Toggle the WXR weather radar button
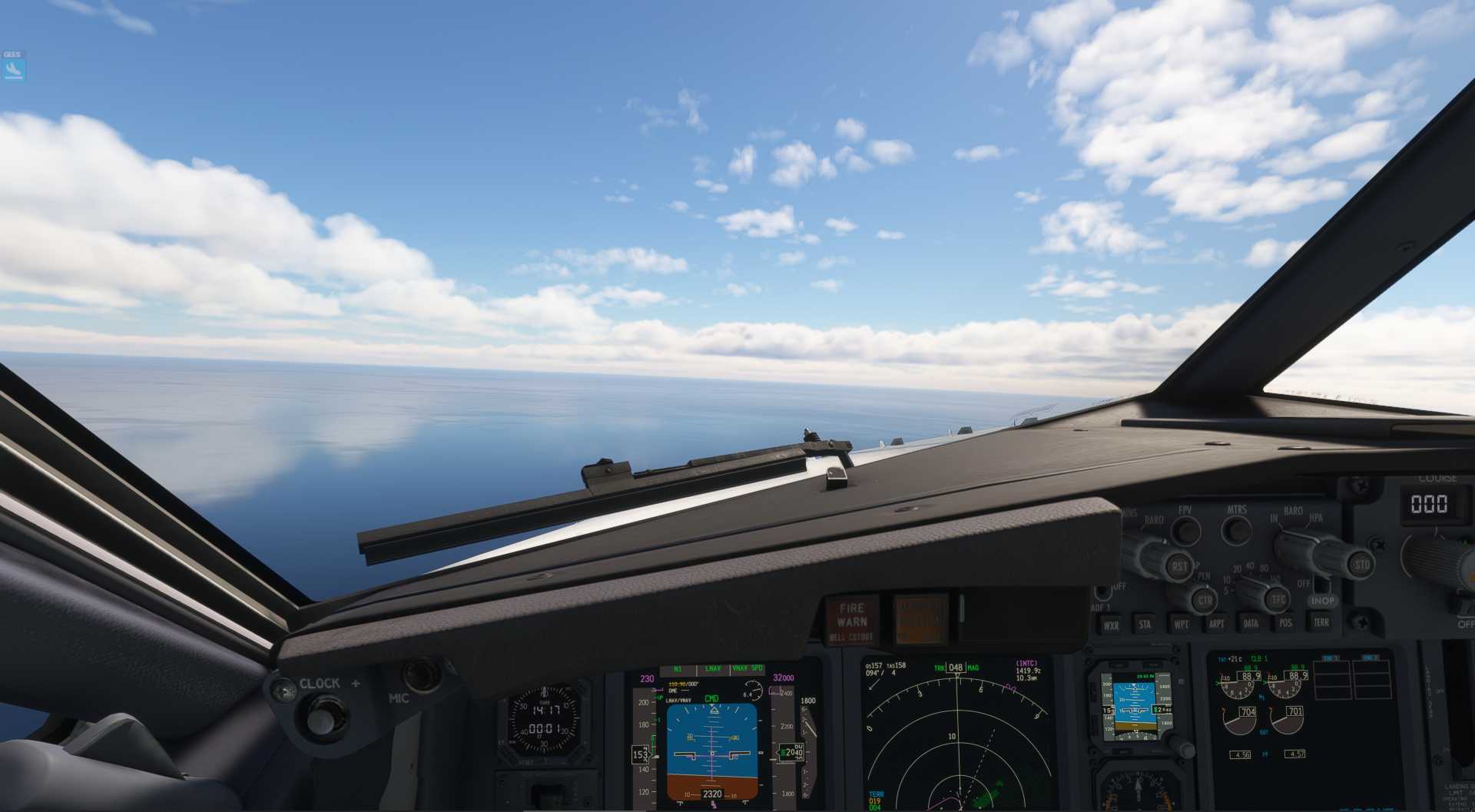The width and height of the screenshot is (1475, 812). [1111, 625]
